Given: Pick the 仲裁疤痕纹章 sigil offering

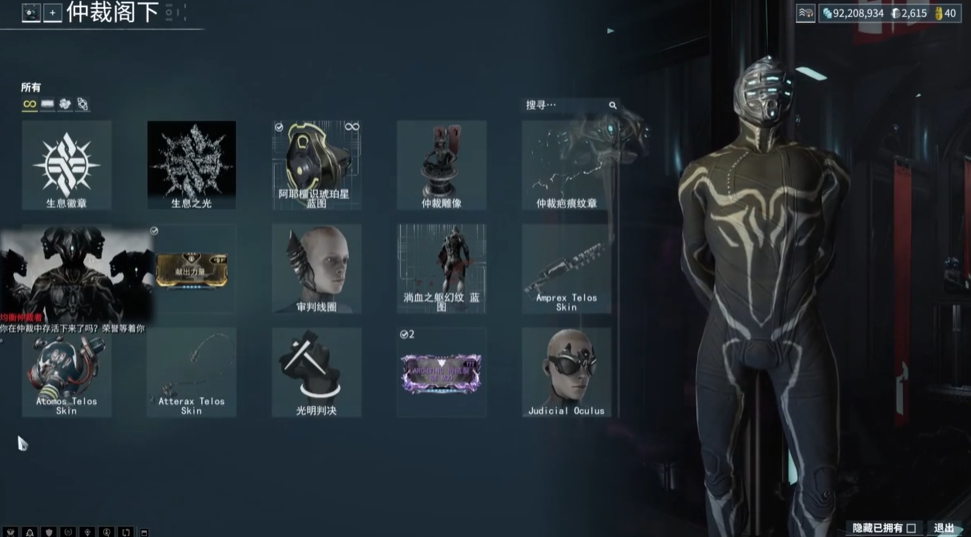Looking at the screenshot, I should pos(566,165).
